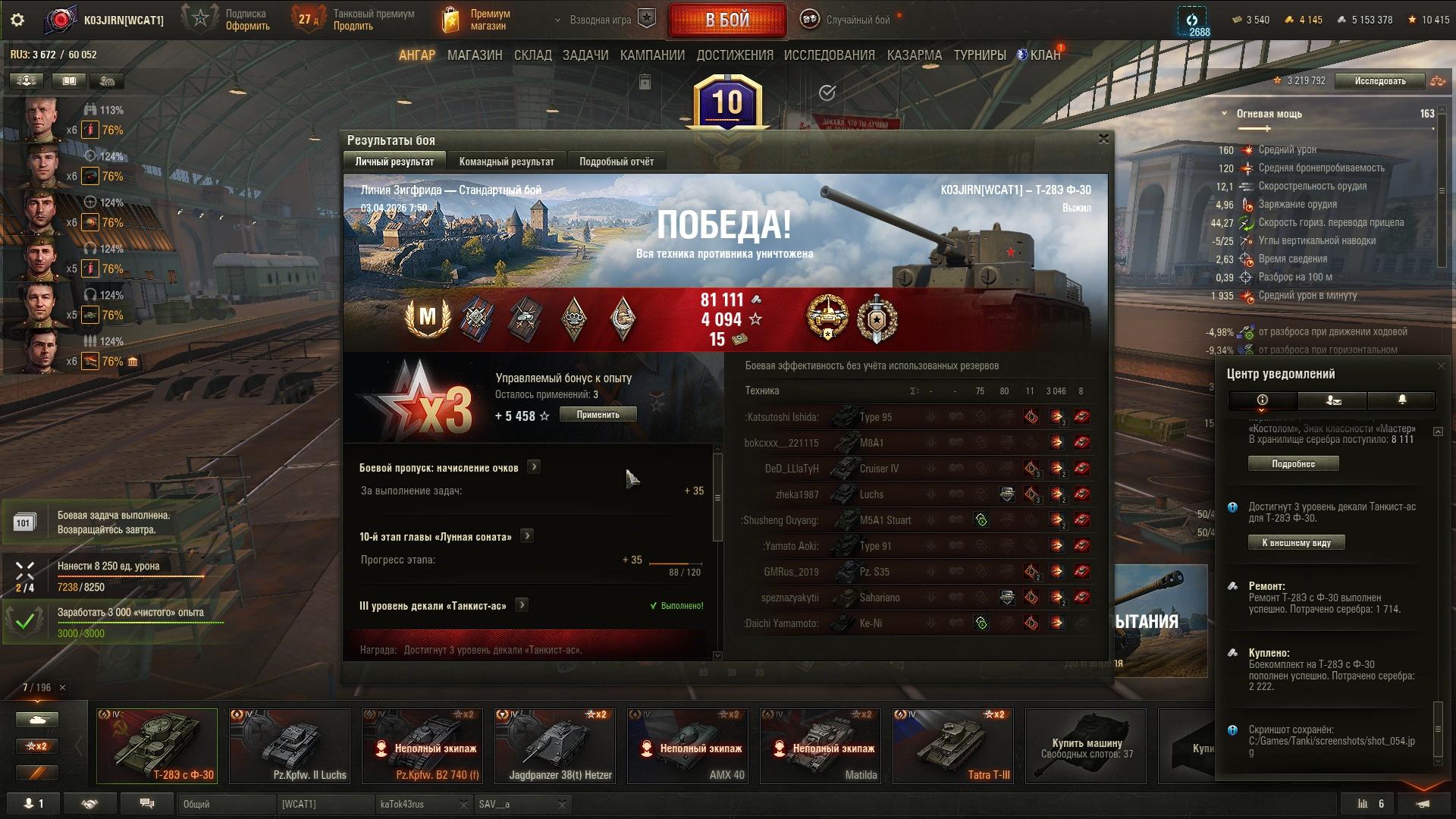Select the Pz.Kpfw. II Luchs tank

coord(290,745)
